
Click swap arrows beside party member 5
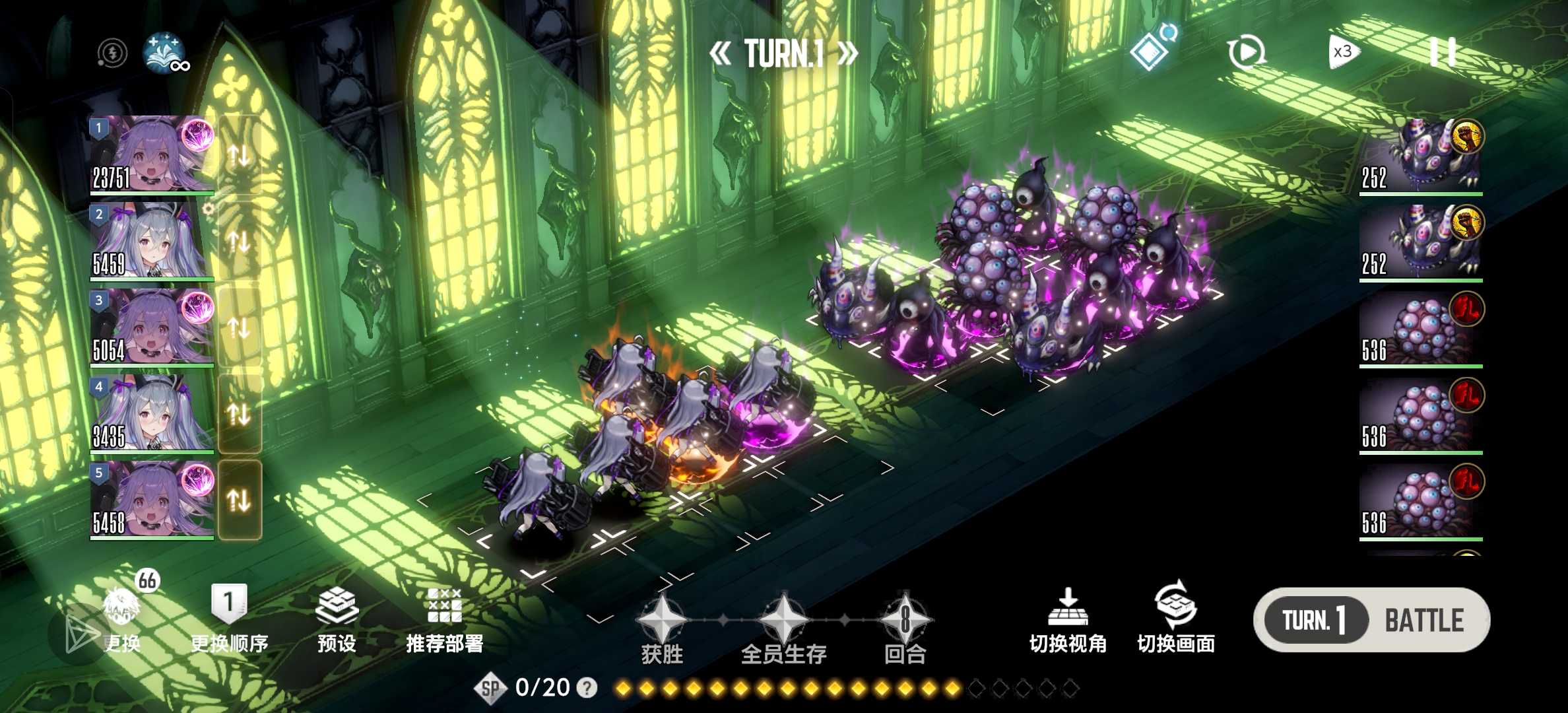(239, 500)
